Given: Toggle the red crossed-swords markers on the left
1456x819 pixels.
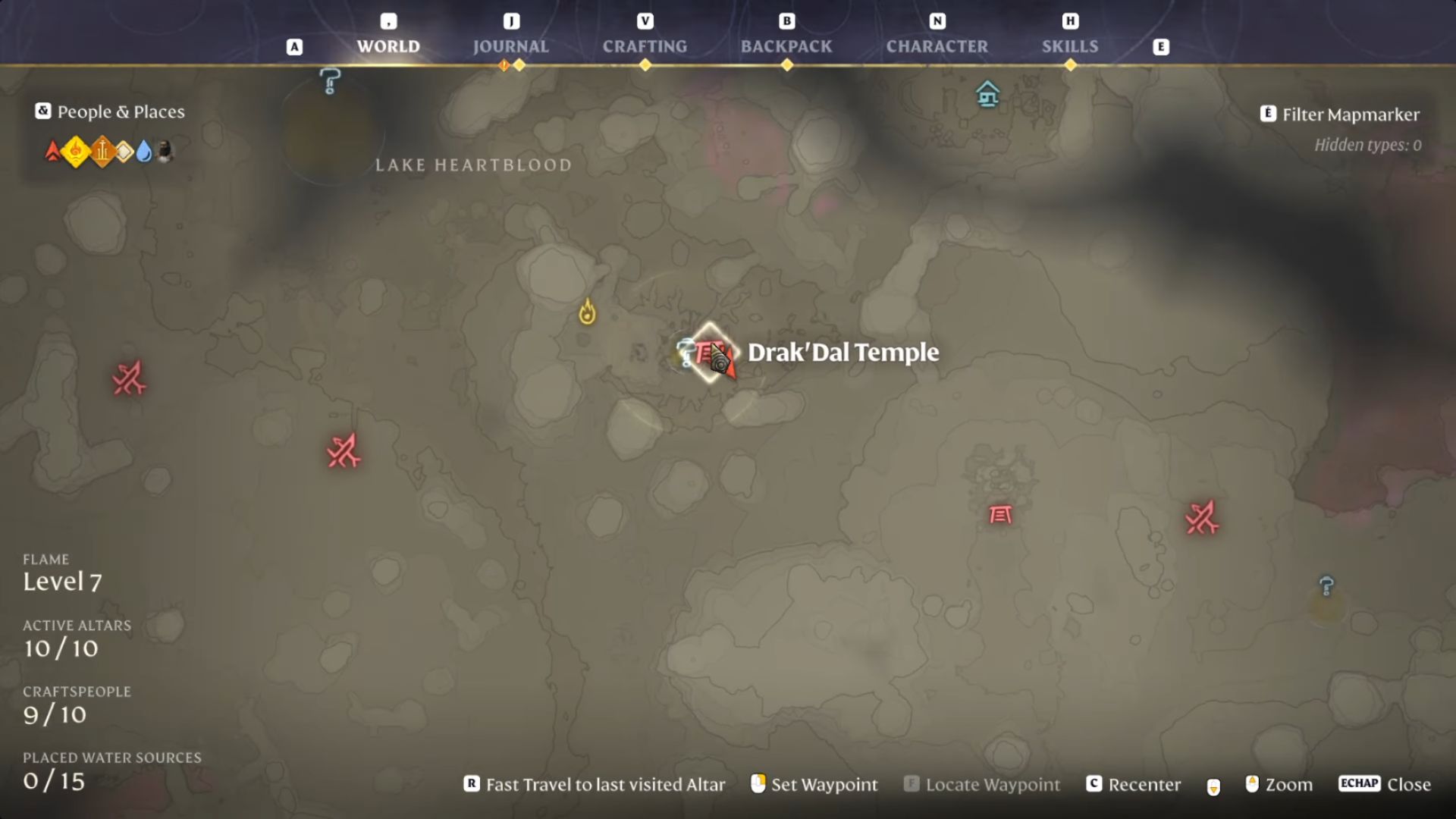Looking at the screenshot, I should [127, 379].
